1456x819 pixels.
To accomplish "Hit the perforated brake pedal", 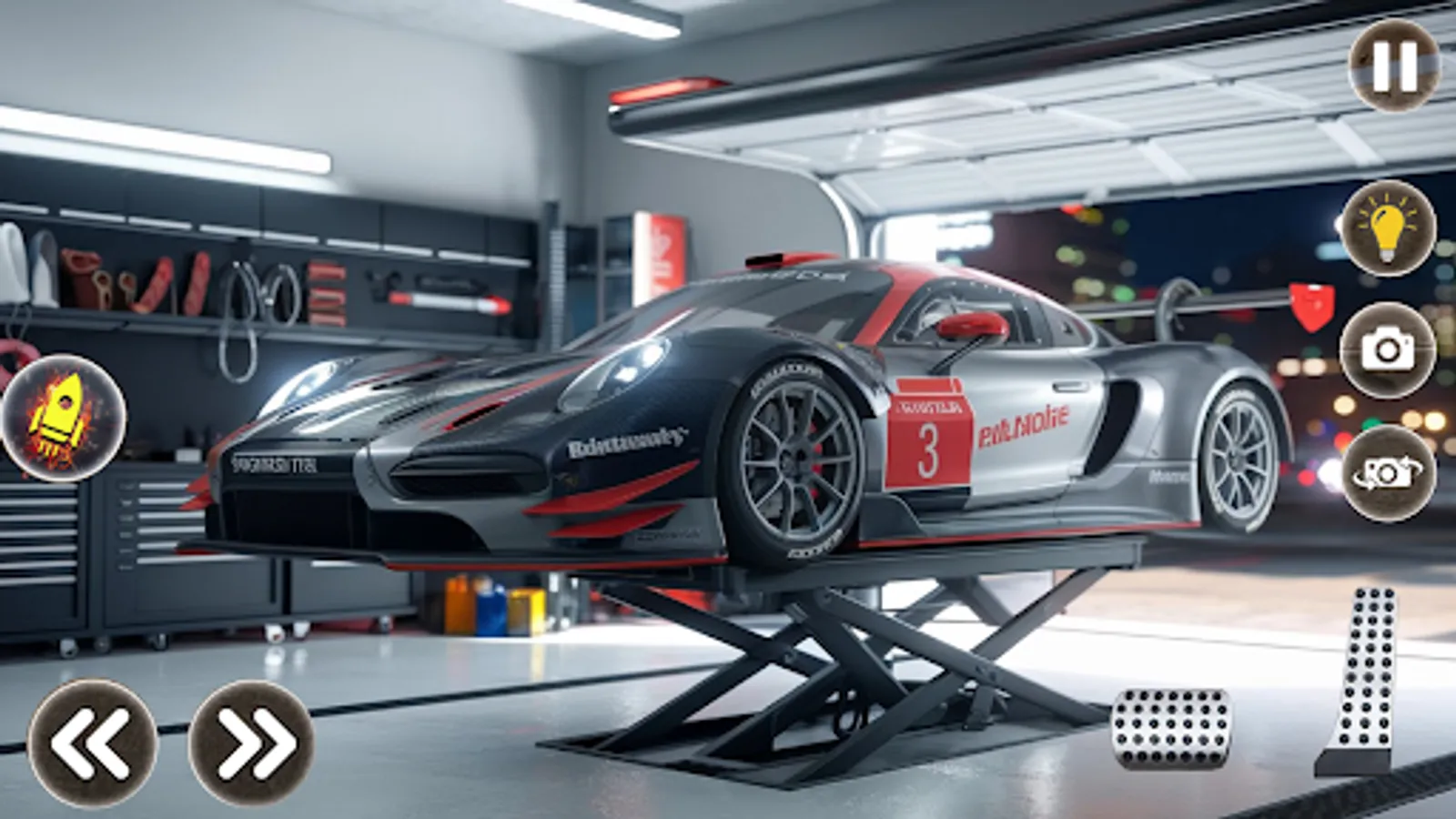I will pos(1172,728).
